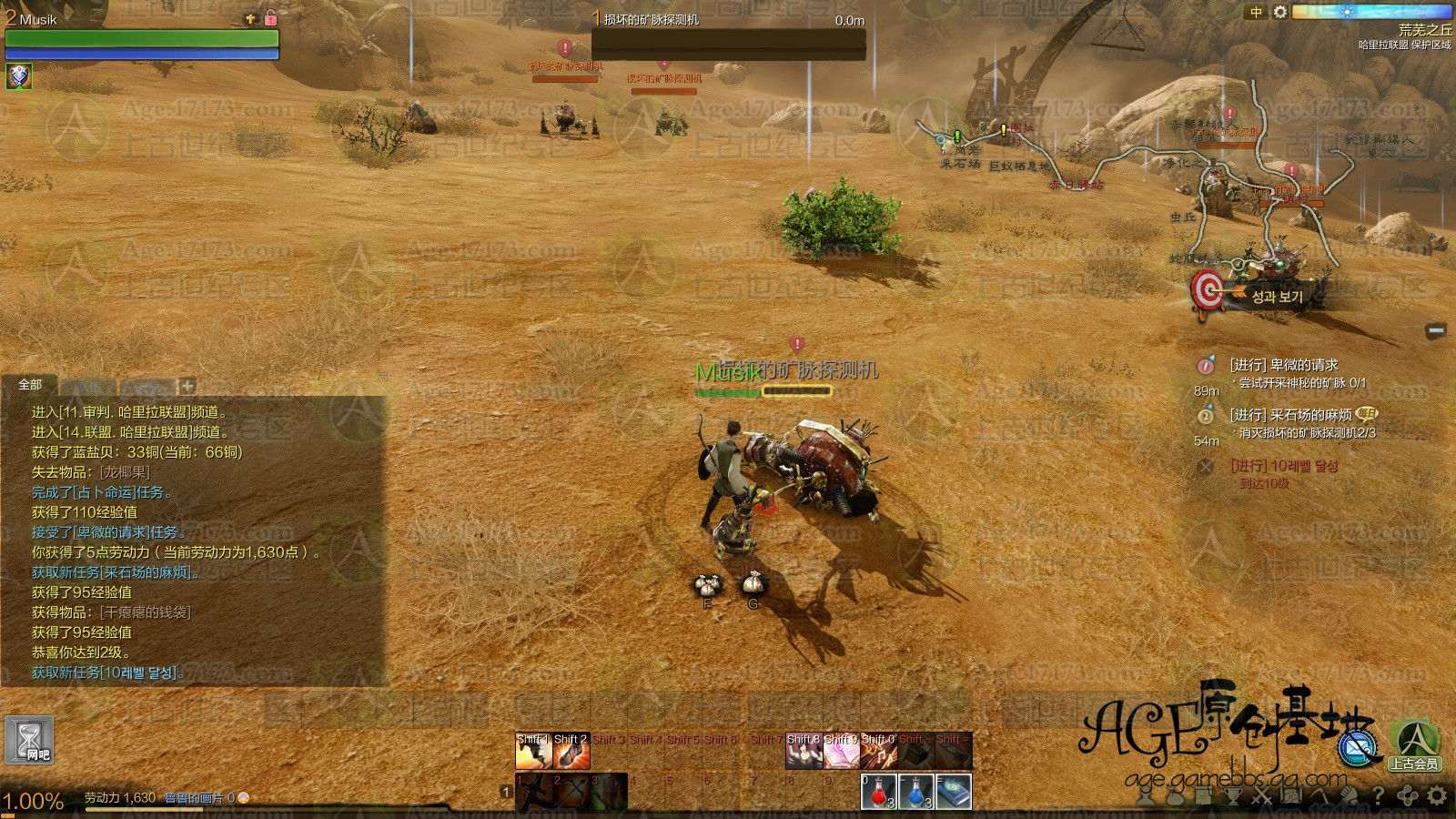This screenshot has height=819, width=1456.
Task: Select the 采石场的麻烦 quest tracker entry
Action: tap(1290, 415)
